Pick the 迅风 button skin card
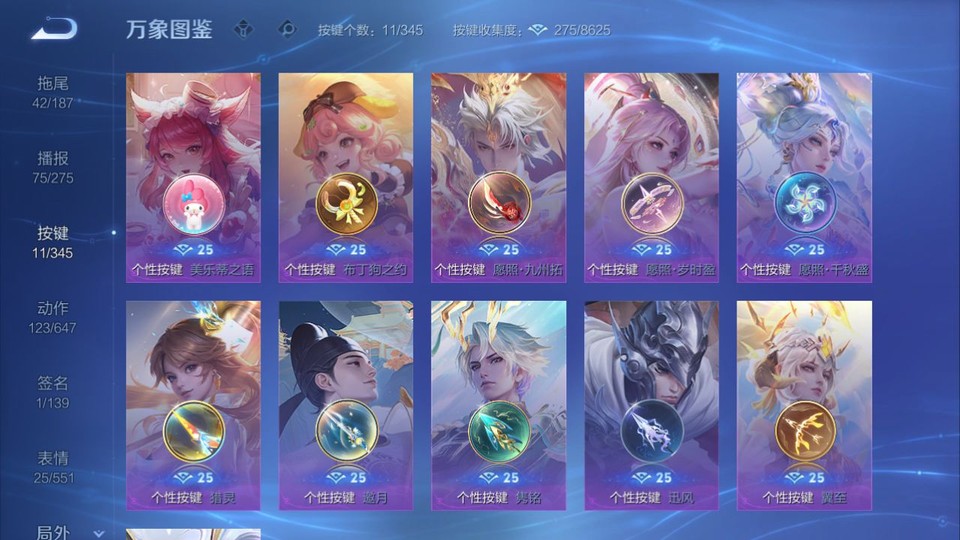This screenshot has width=960, height=540. coord(651,405)
